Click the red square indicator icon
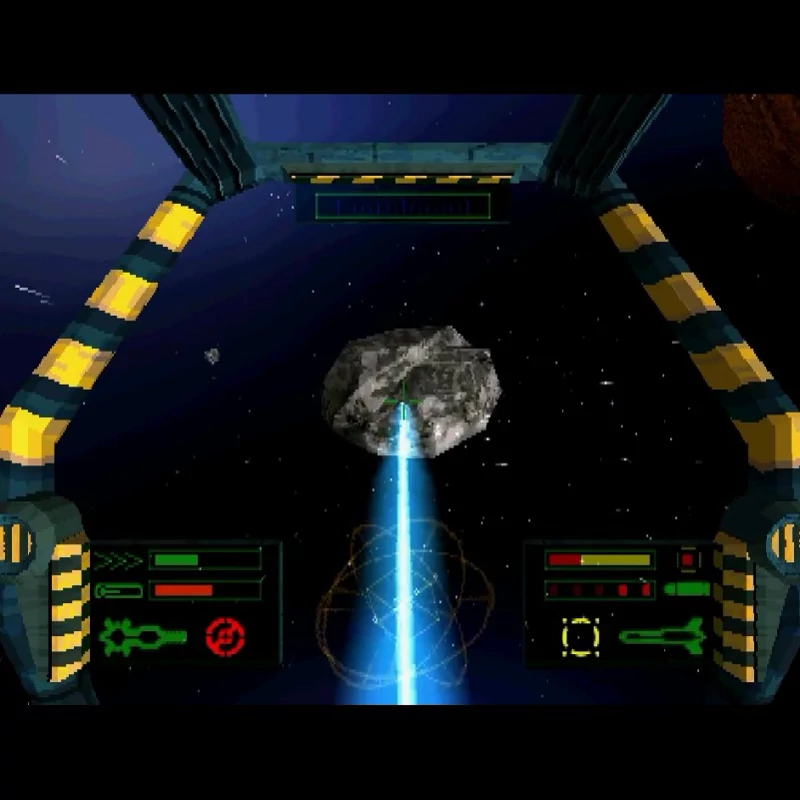Viewport: 800px width, 800px height. click(x=688, y=560)
